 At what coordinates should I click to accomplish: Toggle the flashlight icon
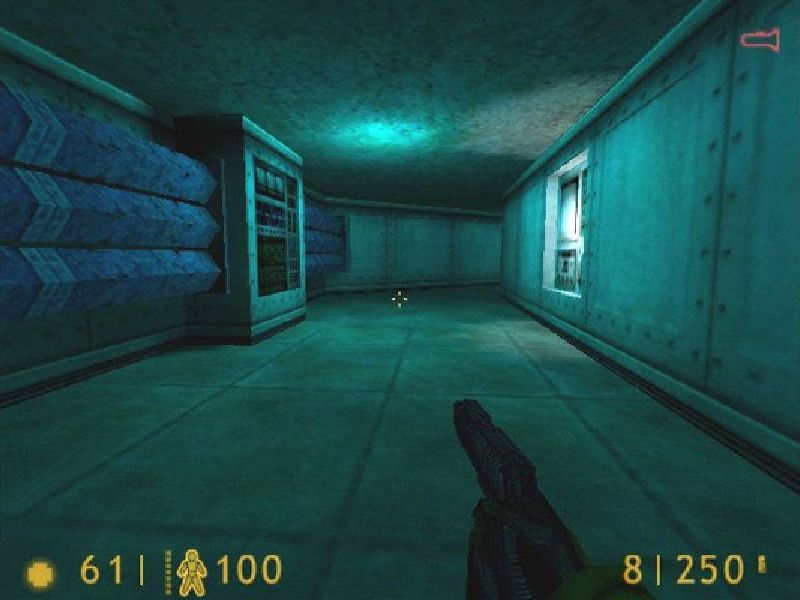tap(760, 40)
